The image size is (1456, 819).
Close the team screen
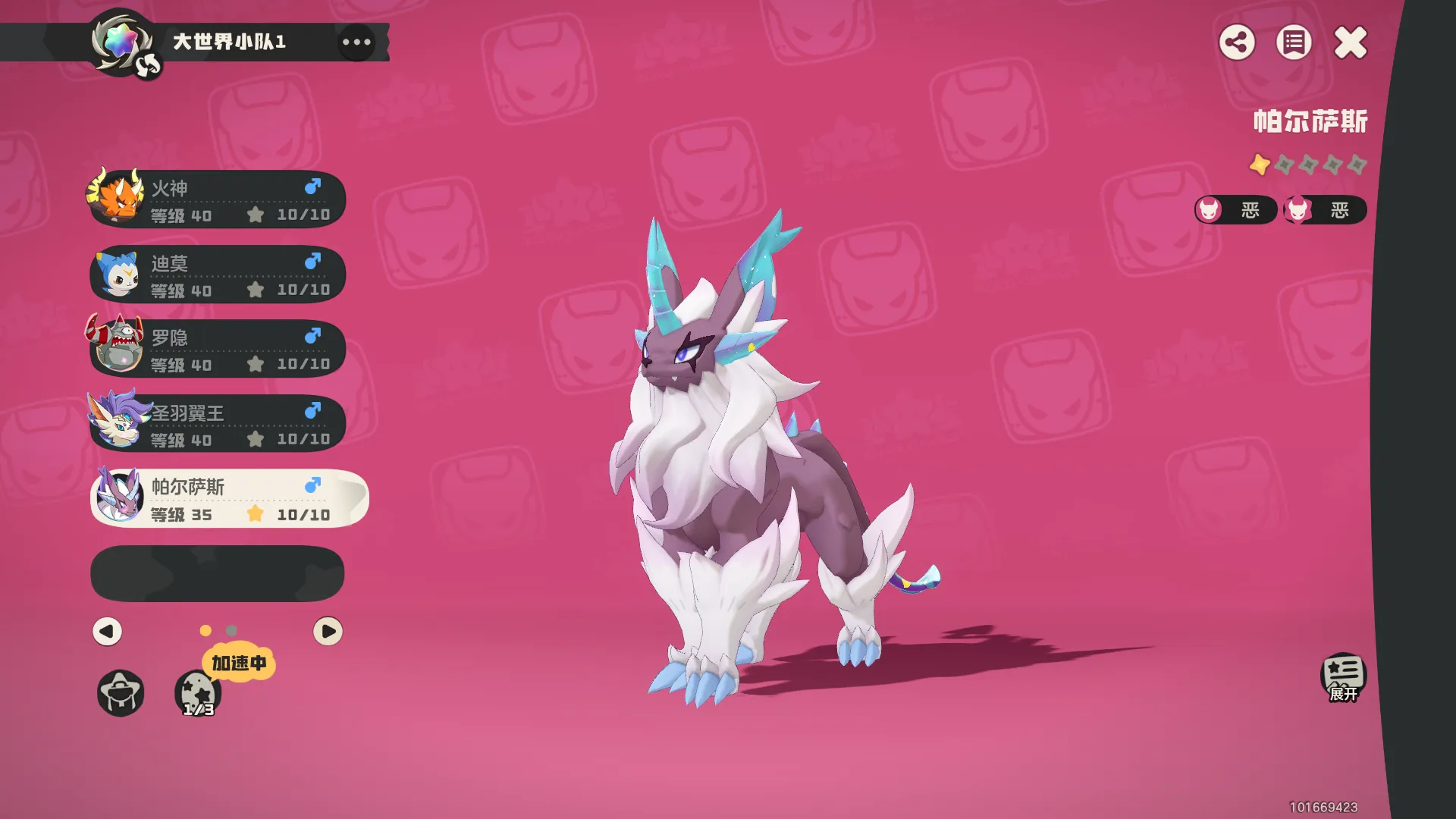point(1351,42)
